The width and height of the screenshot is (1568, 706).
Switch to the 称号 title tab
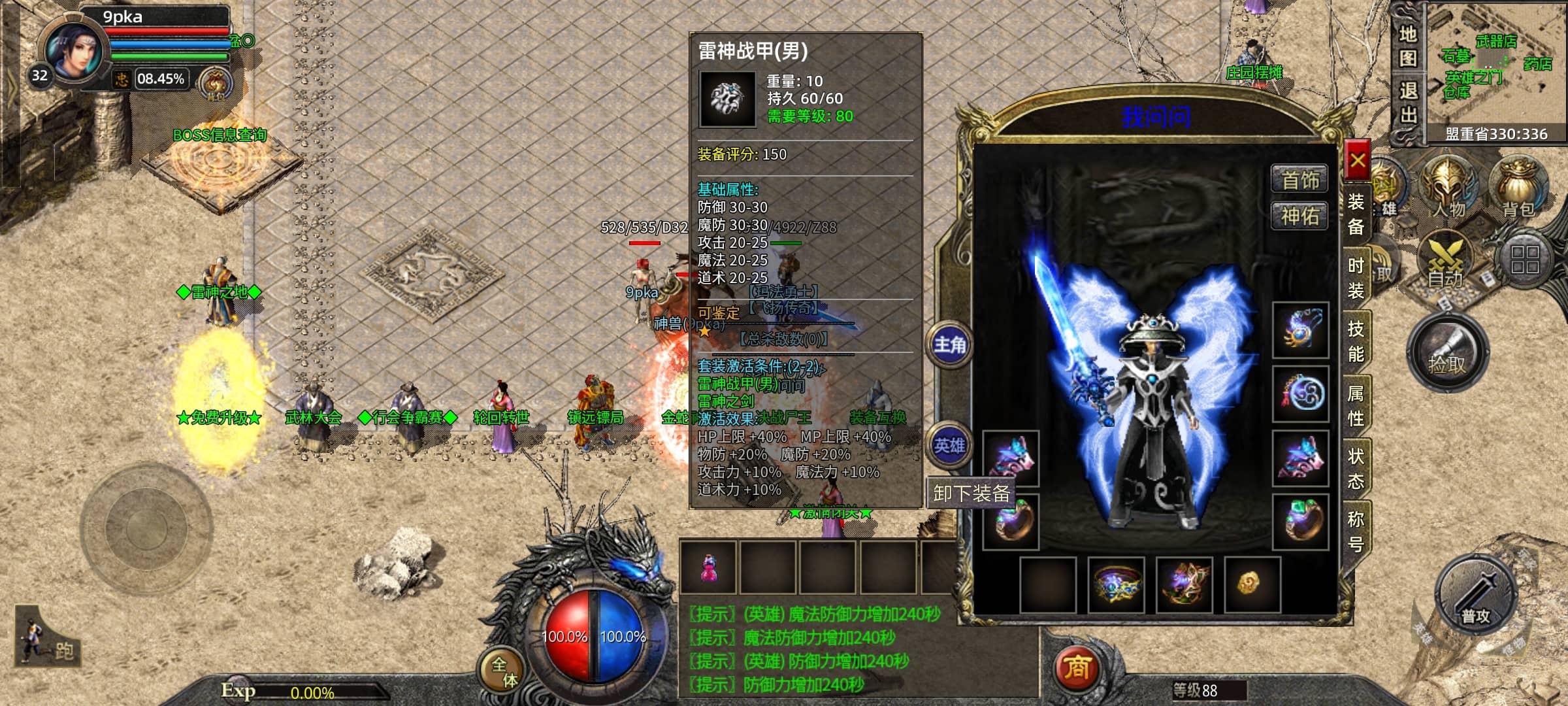(1356, 531)
